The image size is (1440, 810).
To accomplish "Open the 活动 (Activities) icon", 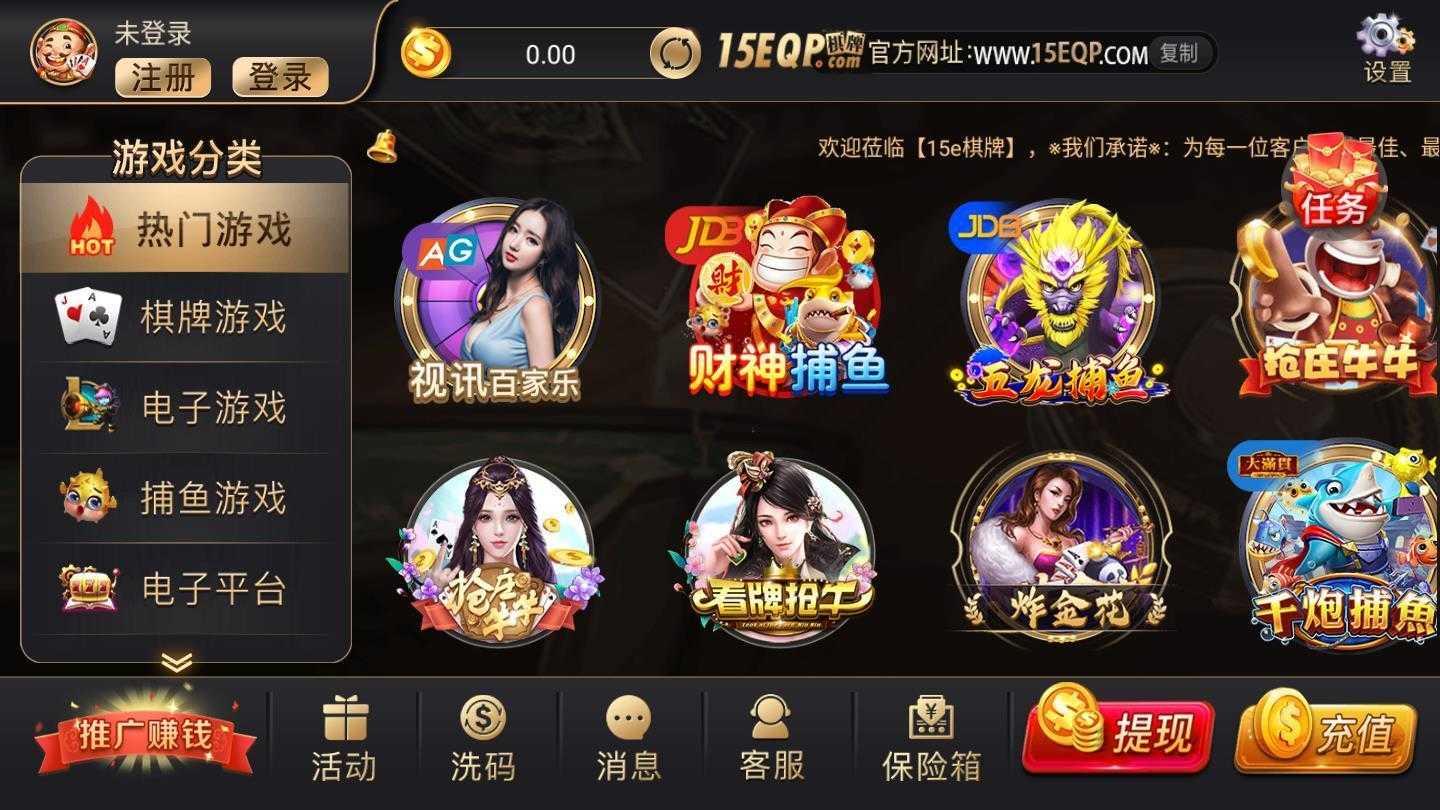I will click(344, 730).
